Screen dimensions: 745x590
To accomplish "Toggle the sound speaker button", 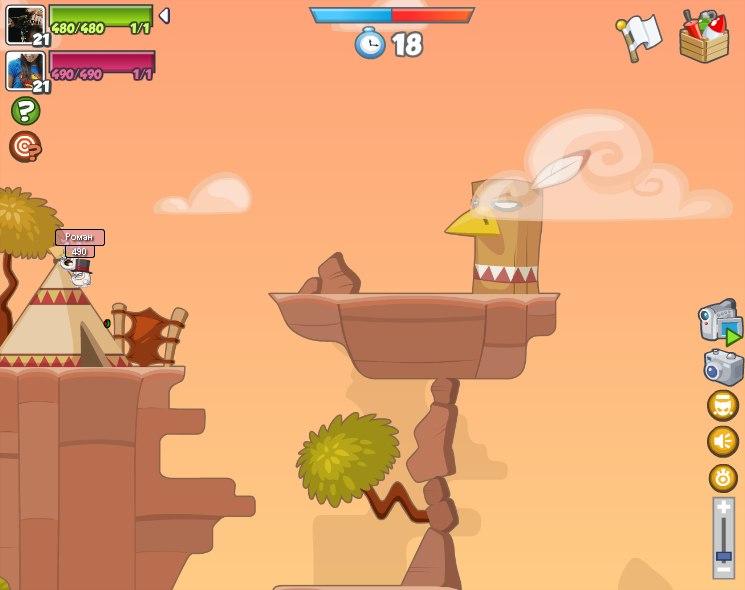I will click(x=723, y=441).
